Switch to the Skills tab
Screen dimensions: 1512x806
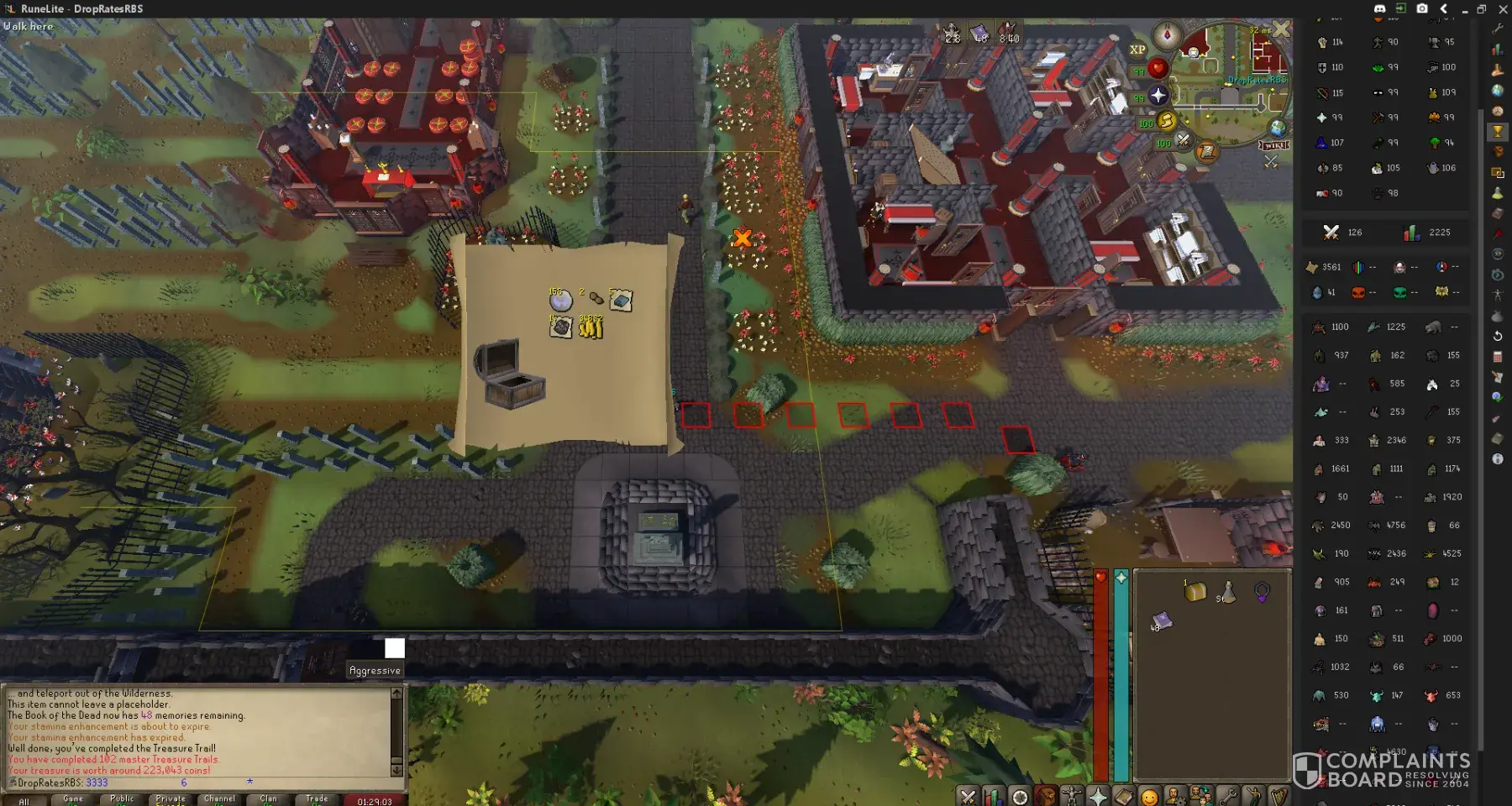click(x=994, y=796)
